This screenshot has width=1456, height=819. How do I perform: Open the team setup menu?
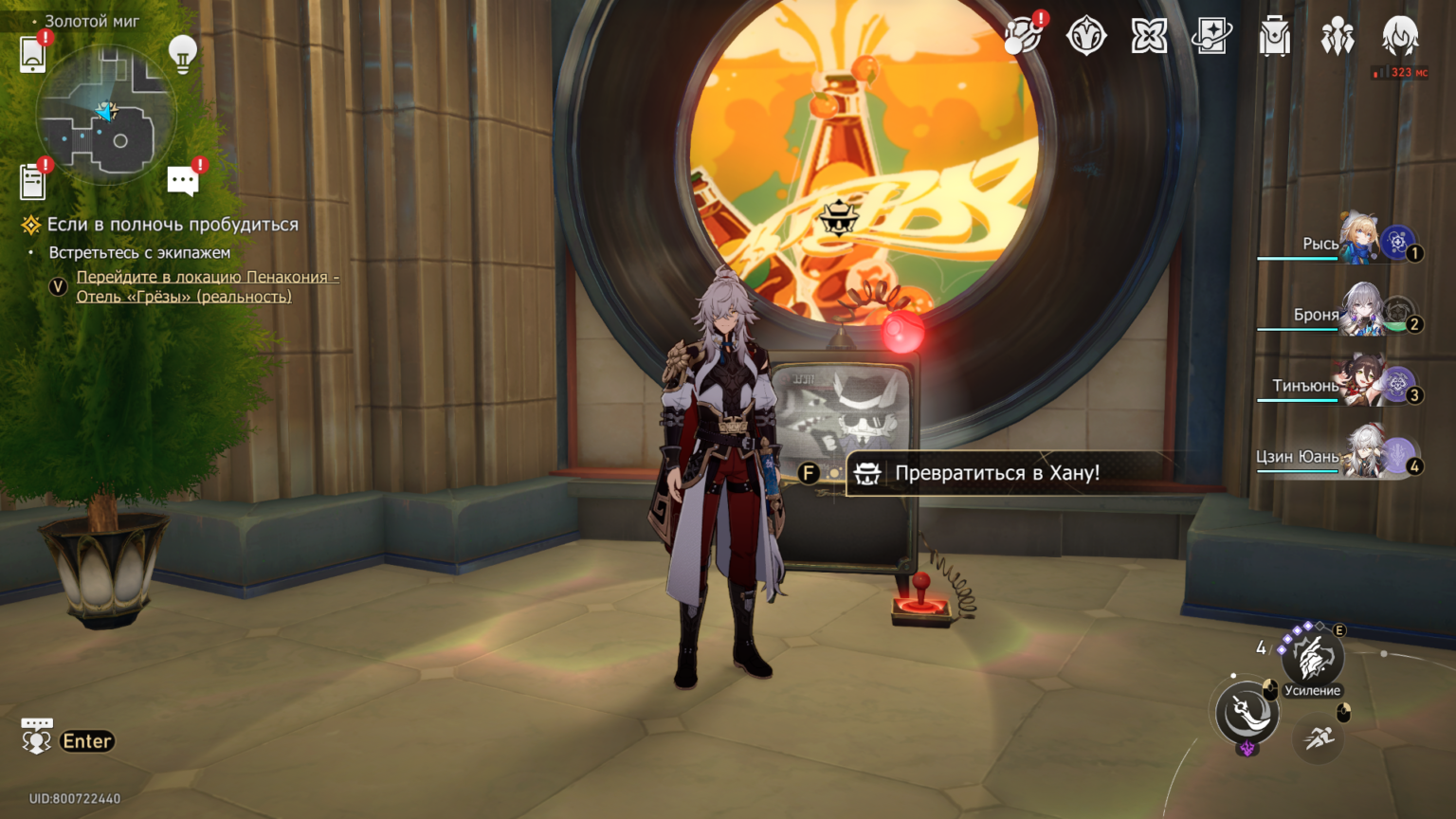point(1338,36)
